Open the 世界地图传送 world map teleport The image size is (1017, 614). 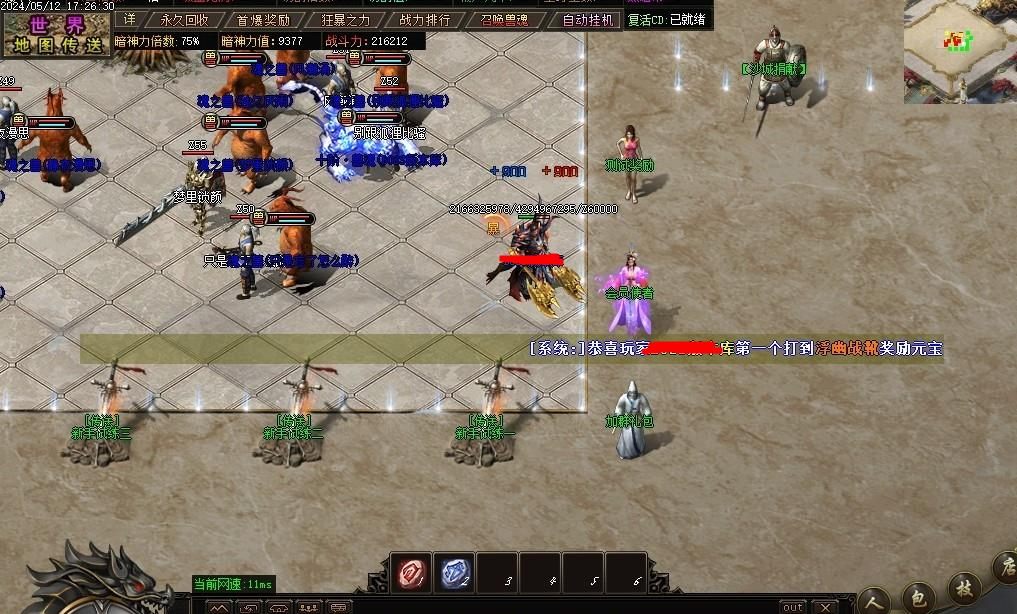(56, 33)
